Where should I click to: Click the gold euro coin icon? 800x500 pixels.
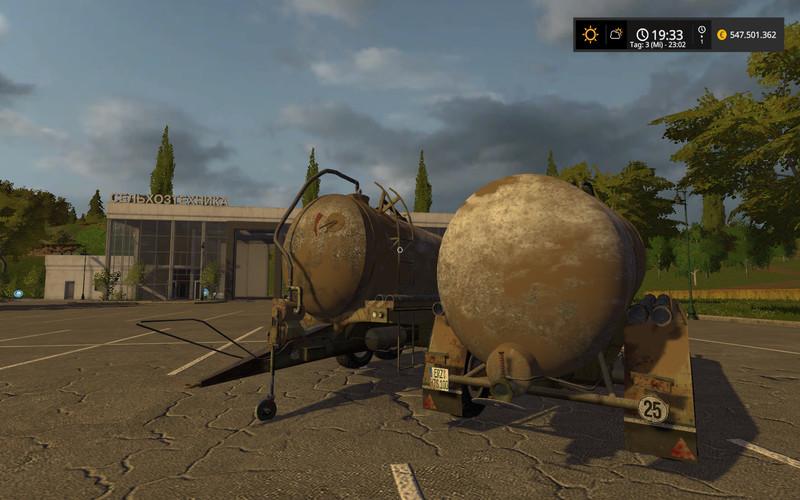tap(721, 34)
